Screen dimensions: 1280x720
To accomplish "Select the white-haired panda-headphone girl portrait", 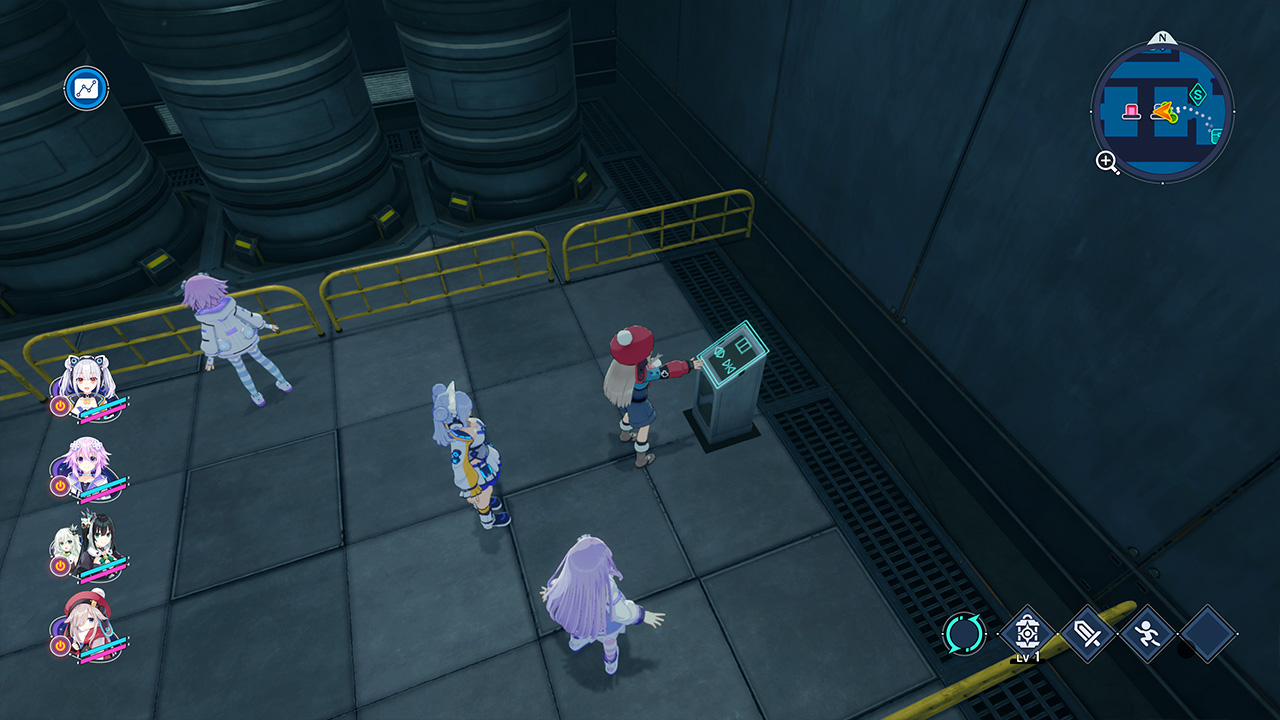I will [x=86, y=383].
